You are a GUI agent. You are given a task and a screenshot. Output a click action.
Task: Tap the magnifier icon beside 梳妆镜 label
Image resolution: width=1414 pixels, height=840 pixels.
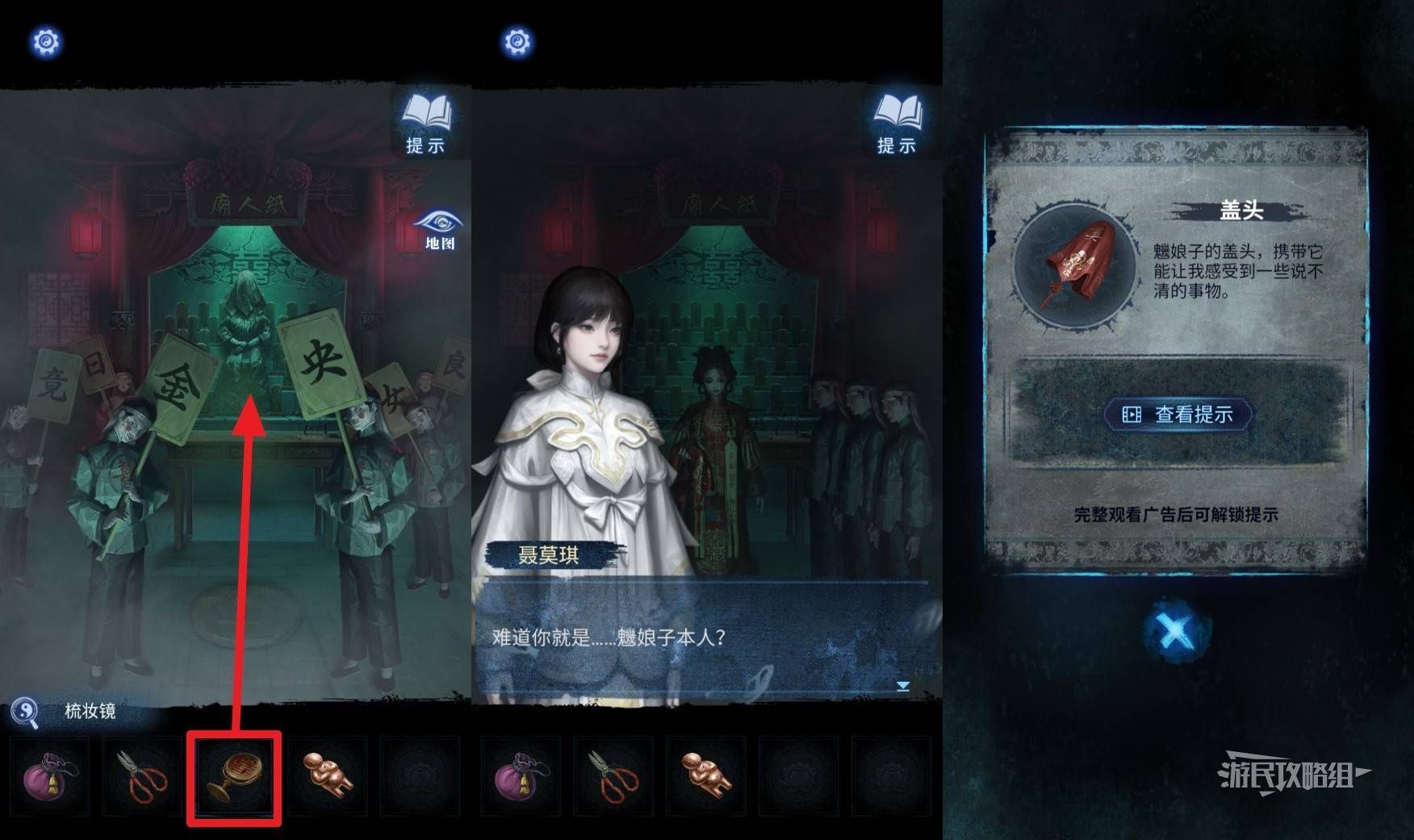coord(25,712)
